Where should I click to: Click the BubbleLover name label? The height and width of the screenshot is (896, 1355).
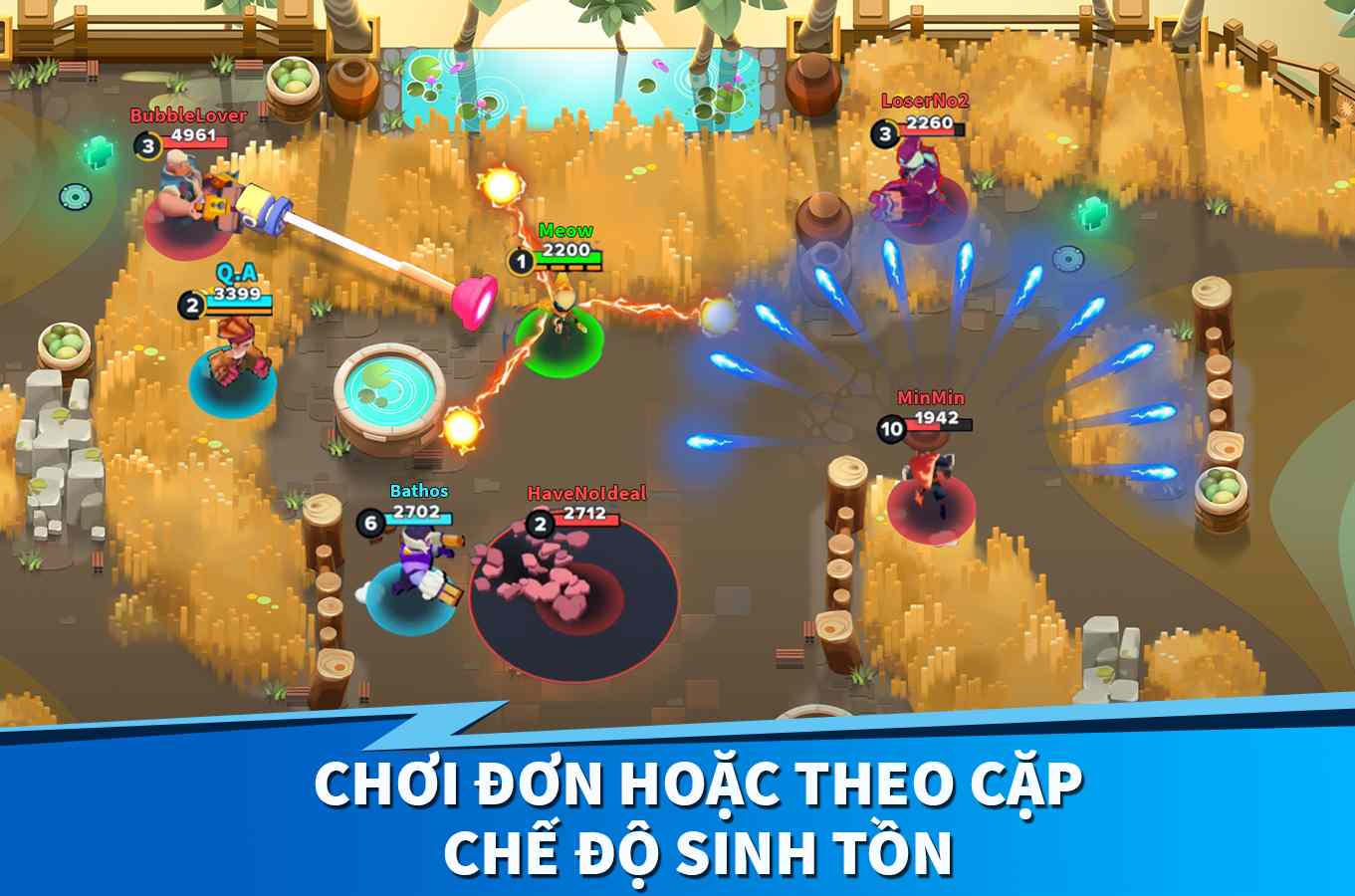point(185,116)
